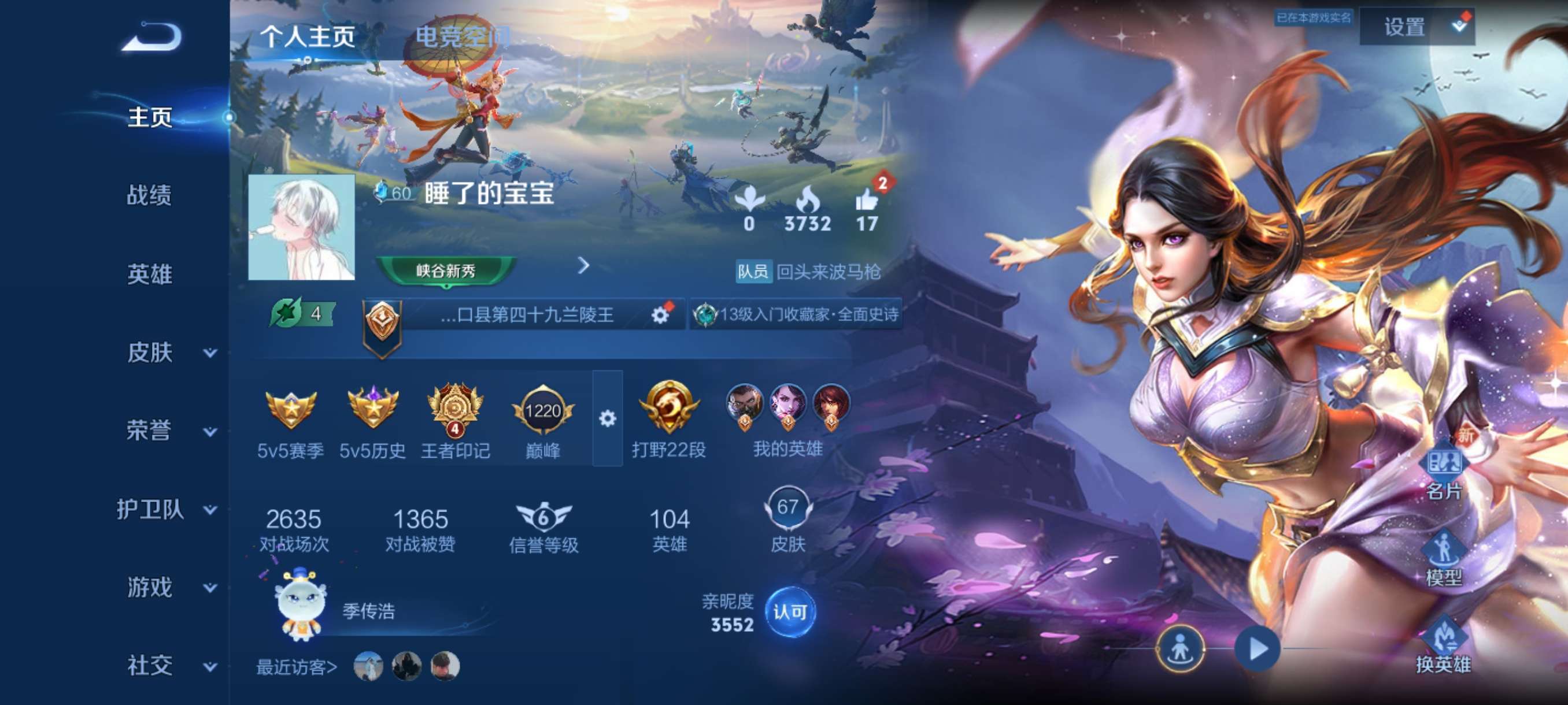
Task: Expand the 皮肤 sidebar section
Action: click(150, 352)
